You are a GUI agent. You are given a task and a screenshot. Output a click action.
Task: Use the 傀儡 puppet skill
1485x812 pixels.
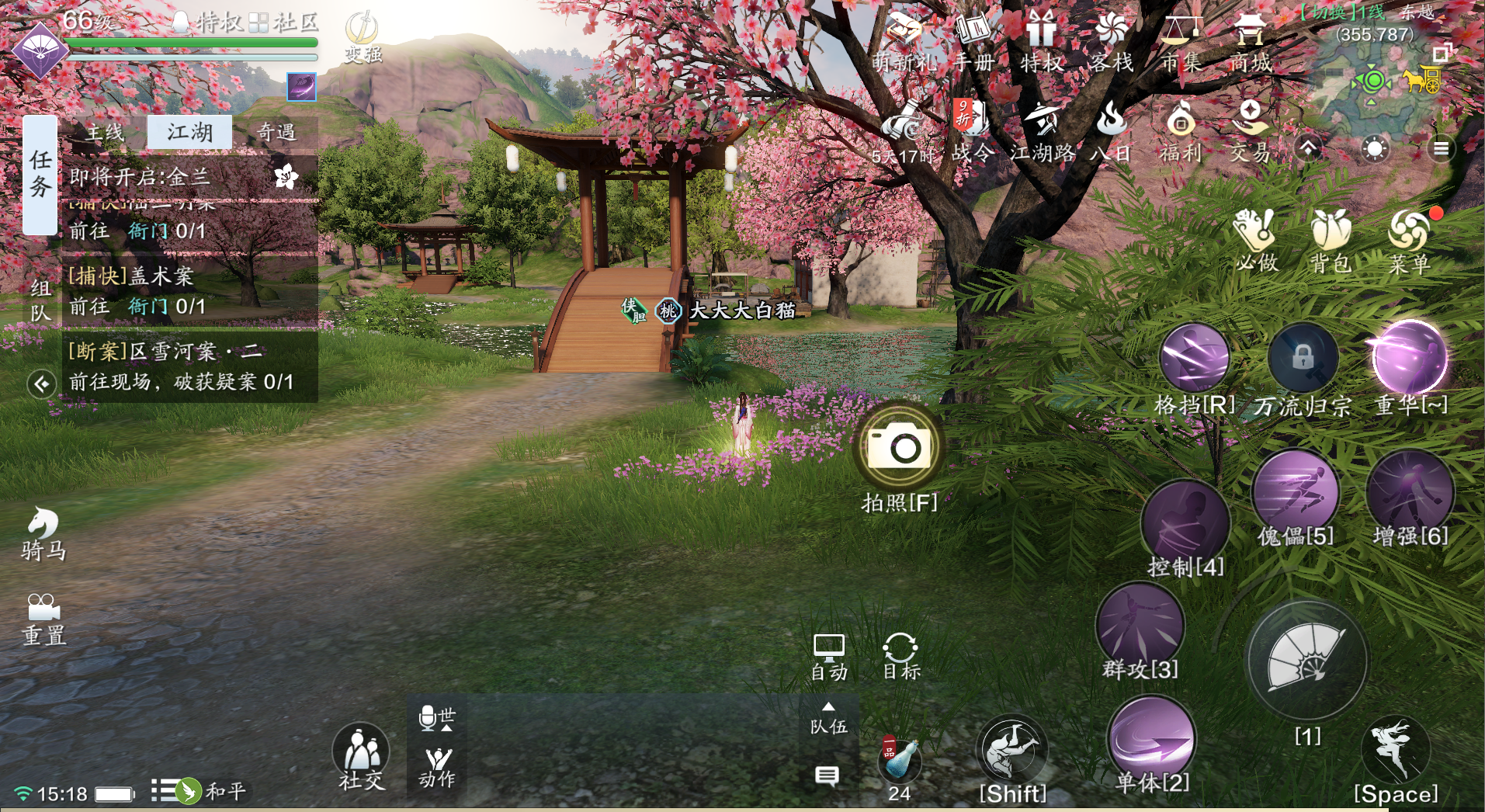point(1296,491)
